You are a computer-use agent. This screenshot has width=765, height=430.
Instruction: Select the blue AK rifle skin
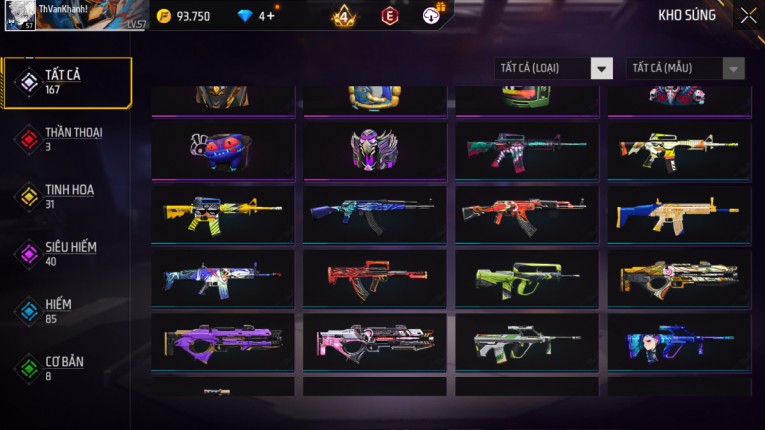tap(375, 211)
